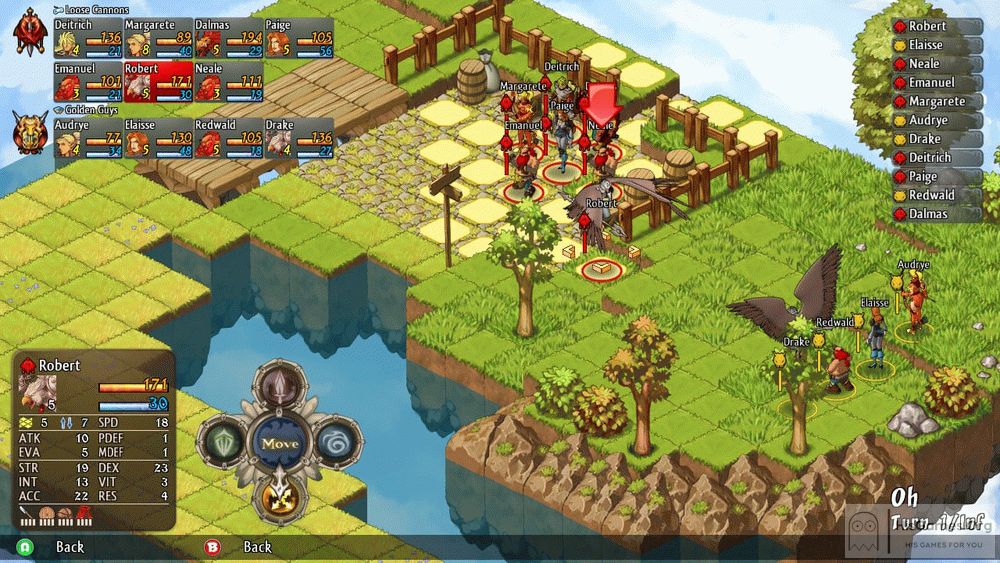The width and height of the screenshot is (1000, 563).
Task: Open the blue swirl skill command
Action: point(336,442)
